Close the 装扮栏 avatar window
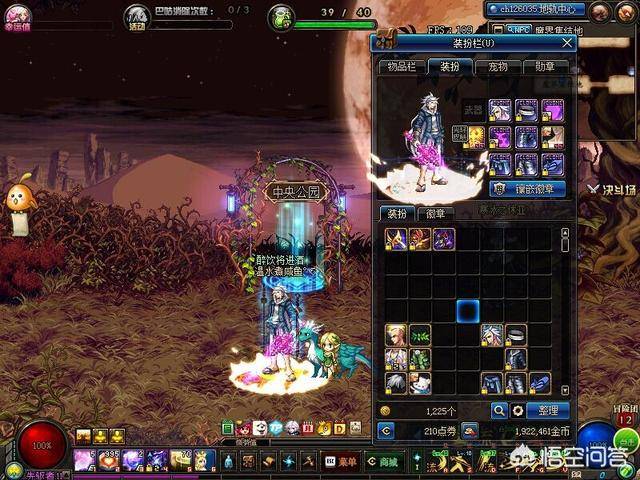 568,43
